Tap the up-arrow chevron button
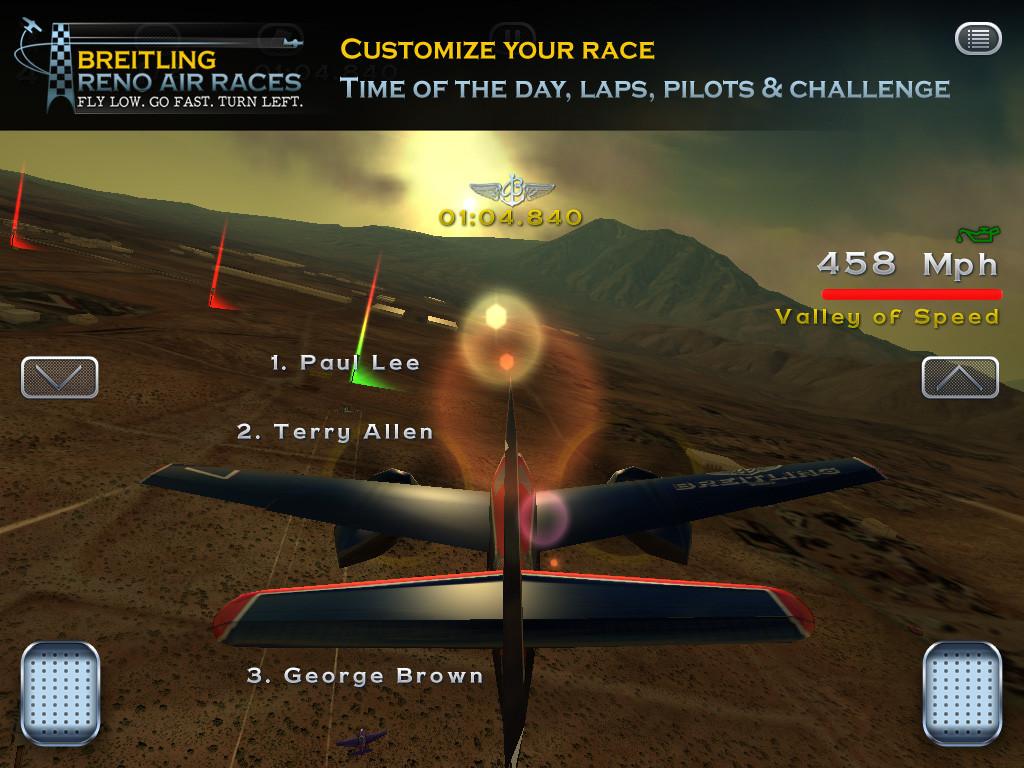Image resolution: width=1024 pixels, height=768 pixels. (x=960, y=377)
